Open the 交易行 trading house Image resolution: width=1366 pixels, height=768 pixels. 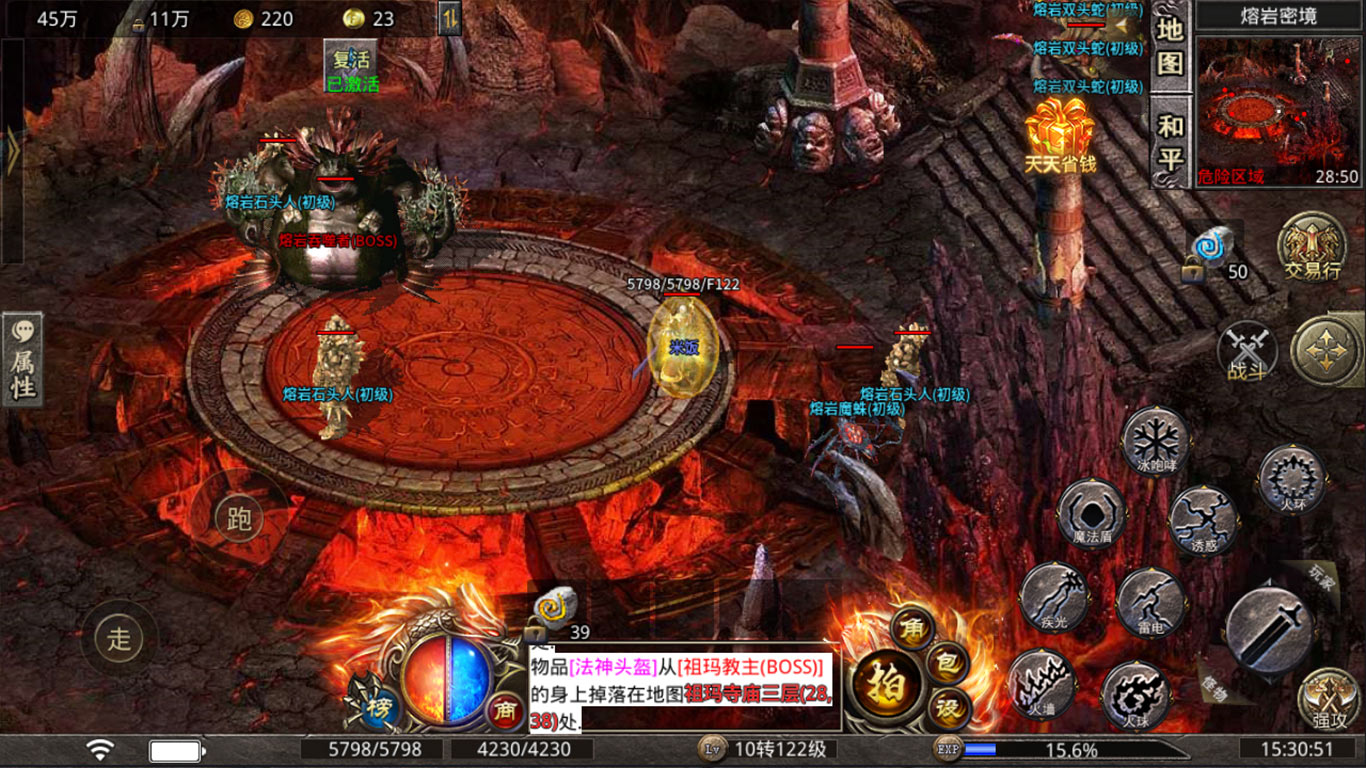pyautogui.click(x=1311, y=246)
